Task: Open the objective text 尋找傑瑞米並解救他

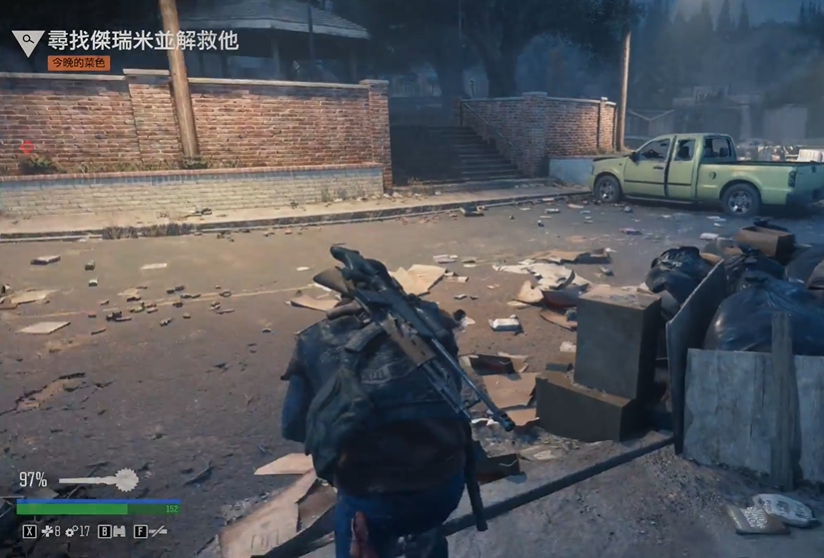Action: [x=142, y=40]
